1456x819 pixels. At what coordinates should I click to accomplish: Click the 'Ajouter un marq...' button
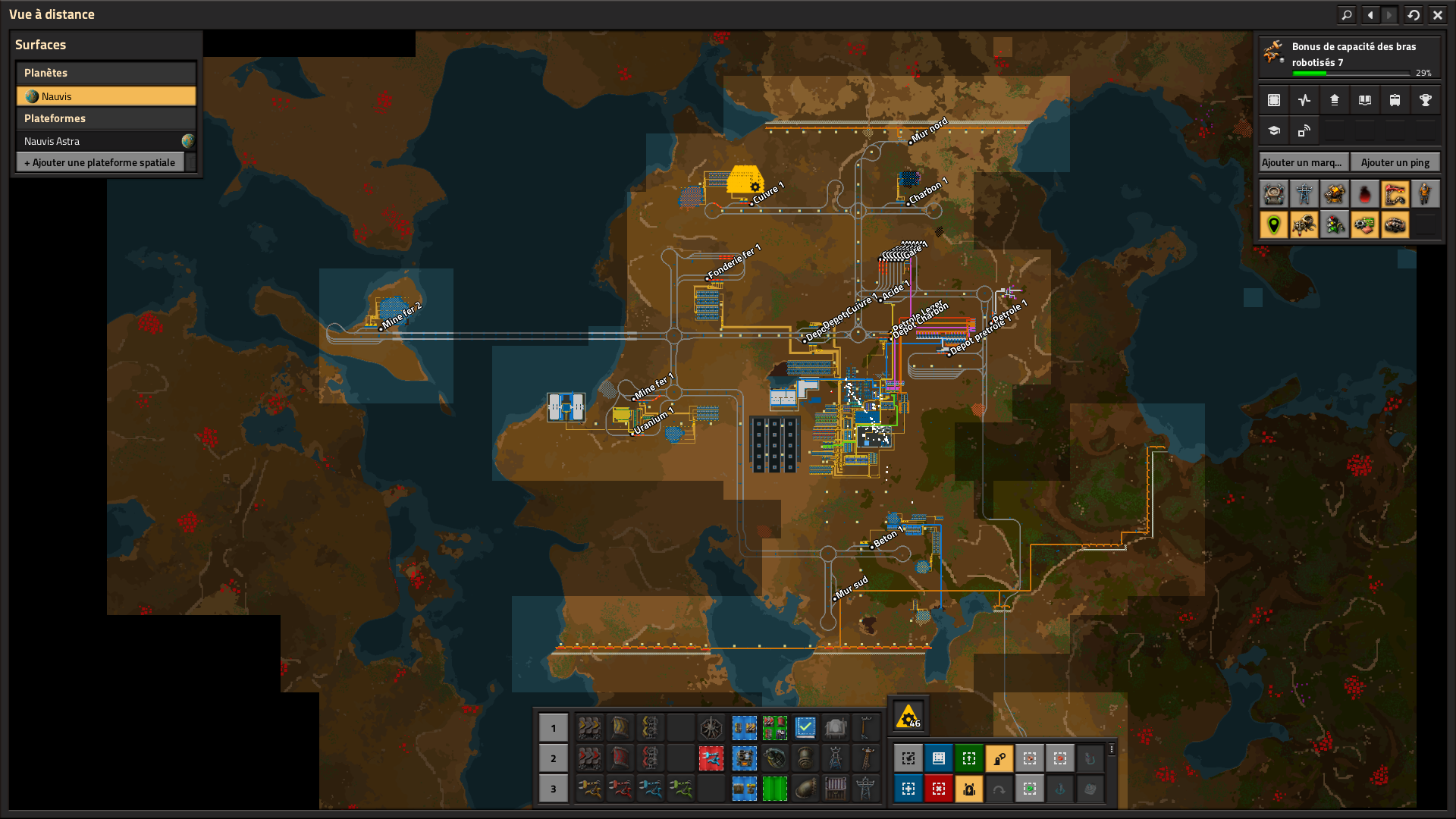(1302, 162)
